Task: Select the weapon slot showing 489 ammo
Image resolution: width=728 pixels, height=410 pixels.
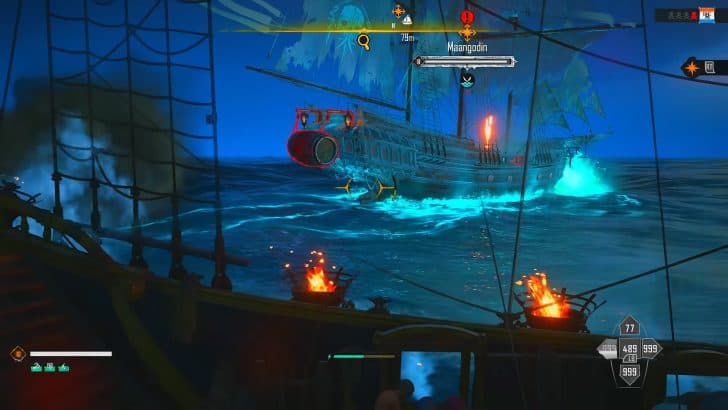Action: coord(629,348)
